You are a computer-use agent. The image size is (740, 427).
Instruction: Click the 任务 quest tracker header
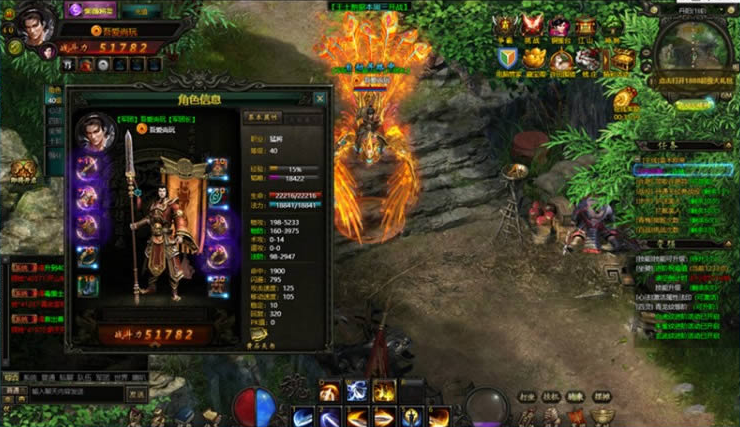click(684, 145)
